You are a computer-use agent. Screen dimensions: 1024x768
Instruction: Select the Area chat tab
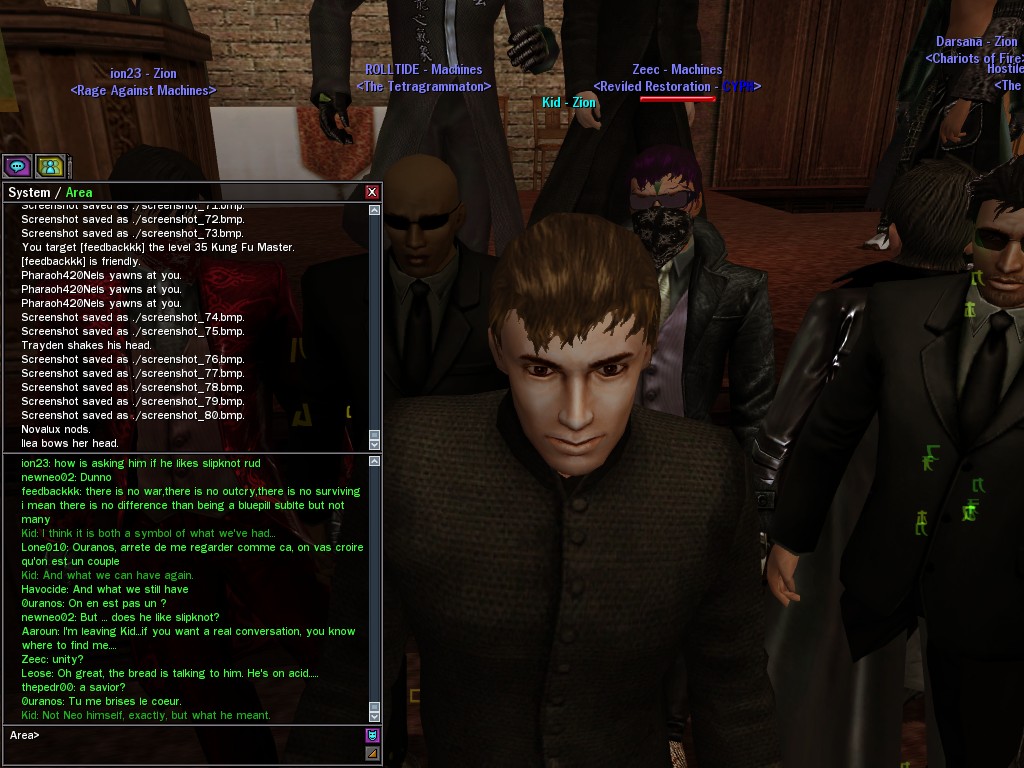pyautogui.click(x=79, y=193)
